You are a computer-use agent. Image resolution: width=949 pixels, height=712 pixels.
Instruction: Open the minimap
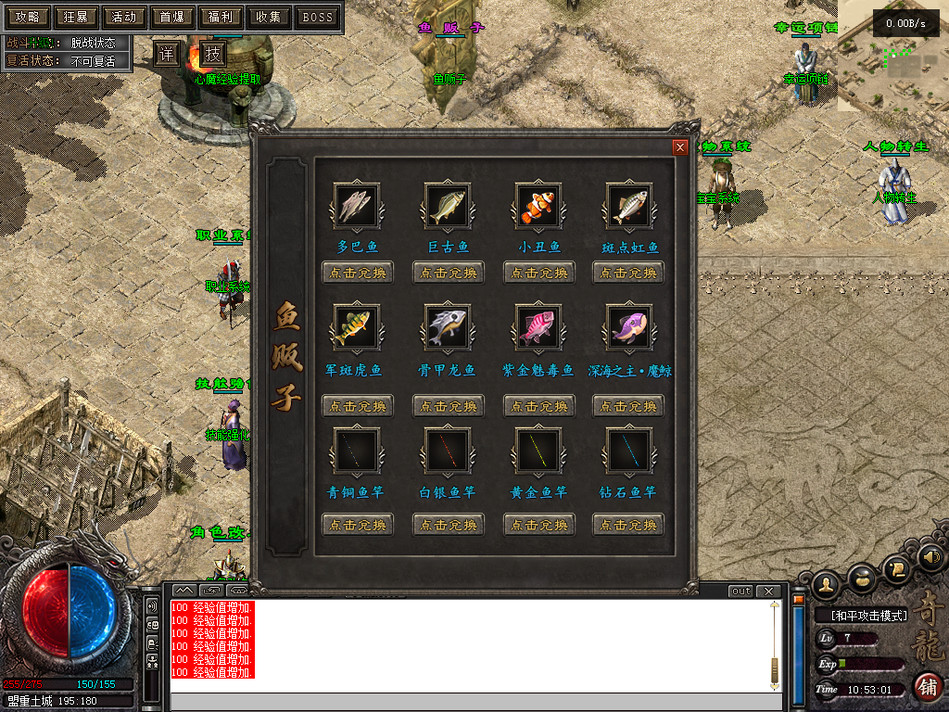893,58
